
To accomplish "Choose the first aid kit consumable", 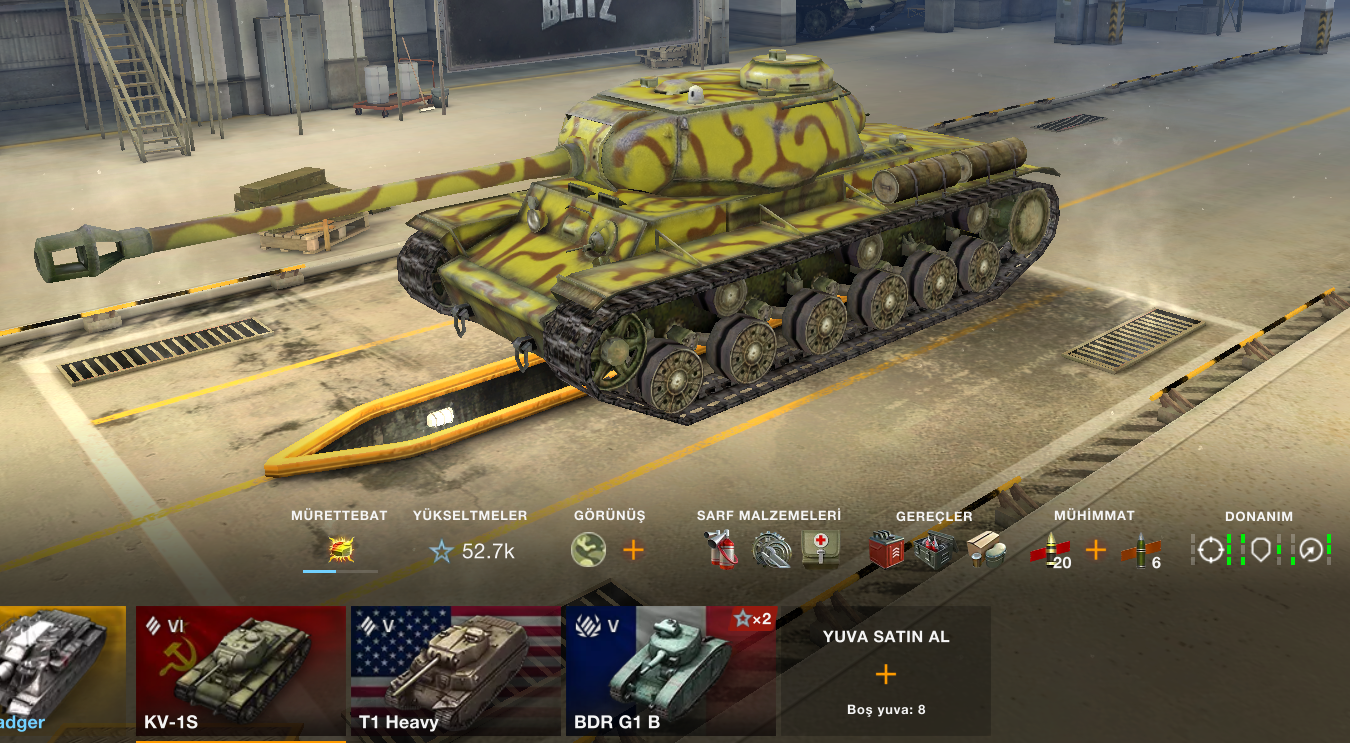I will click(820, 548).
